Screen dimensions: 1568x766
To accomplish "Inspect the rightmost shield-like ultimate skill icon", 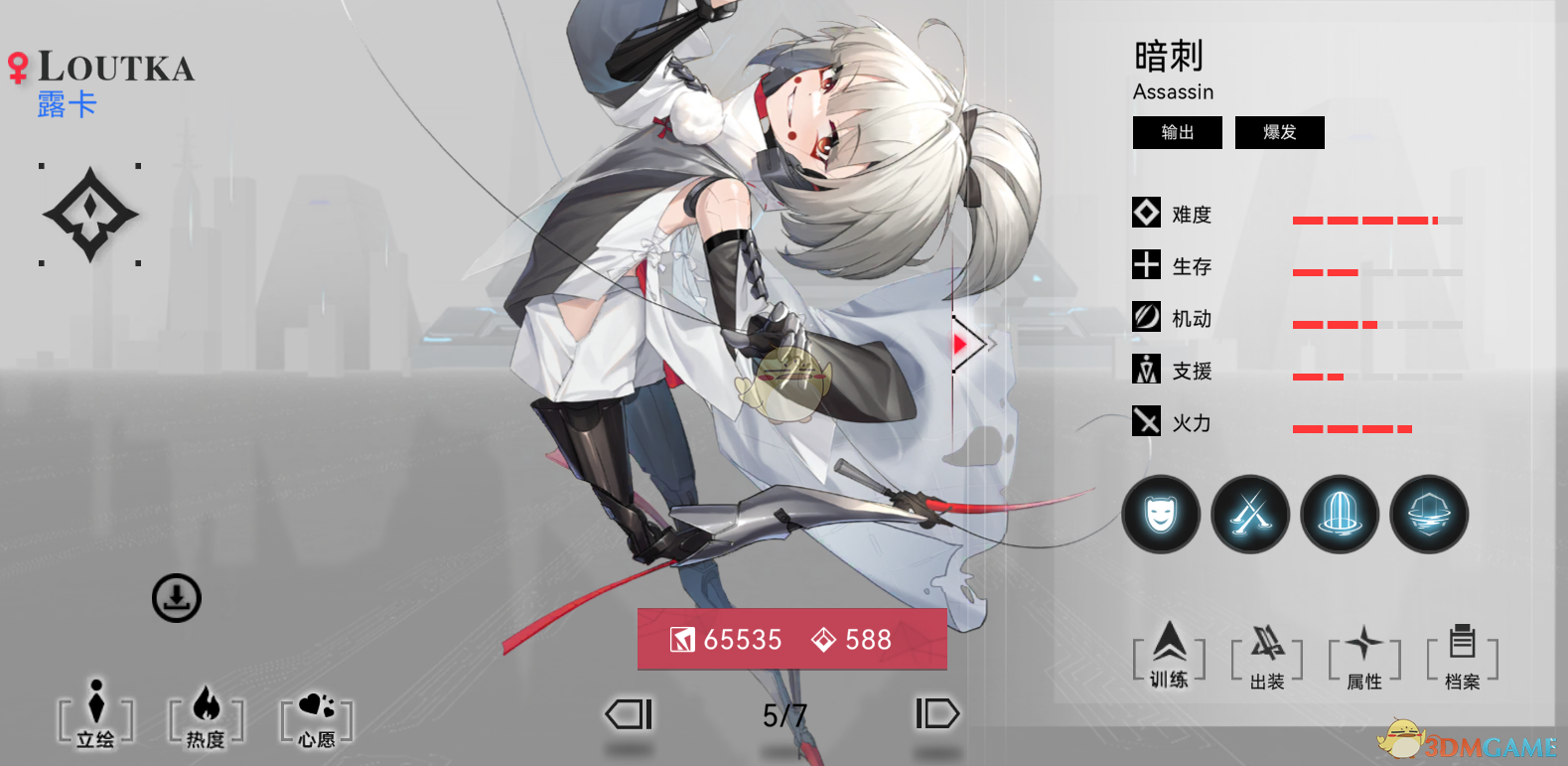I will [1429, 514].
